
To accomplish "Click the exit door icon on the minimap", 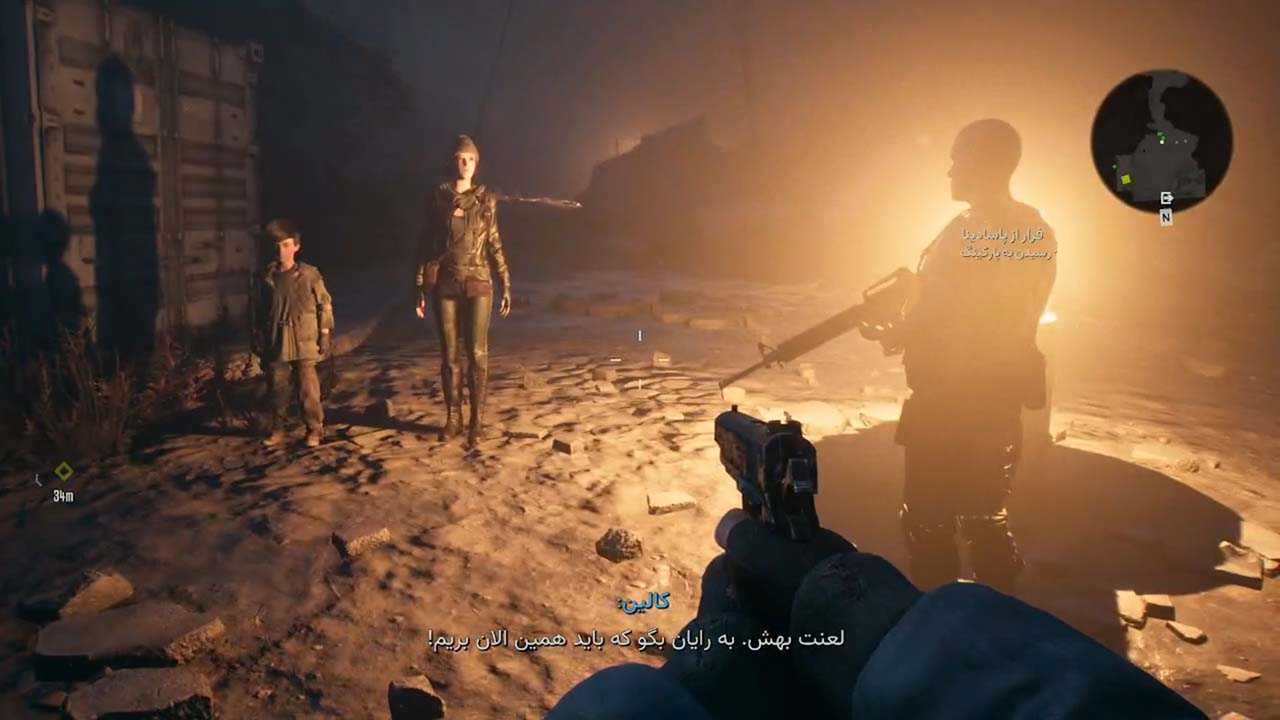I will coord(1167,197).
